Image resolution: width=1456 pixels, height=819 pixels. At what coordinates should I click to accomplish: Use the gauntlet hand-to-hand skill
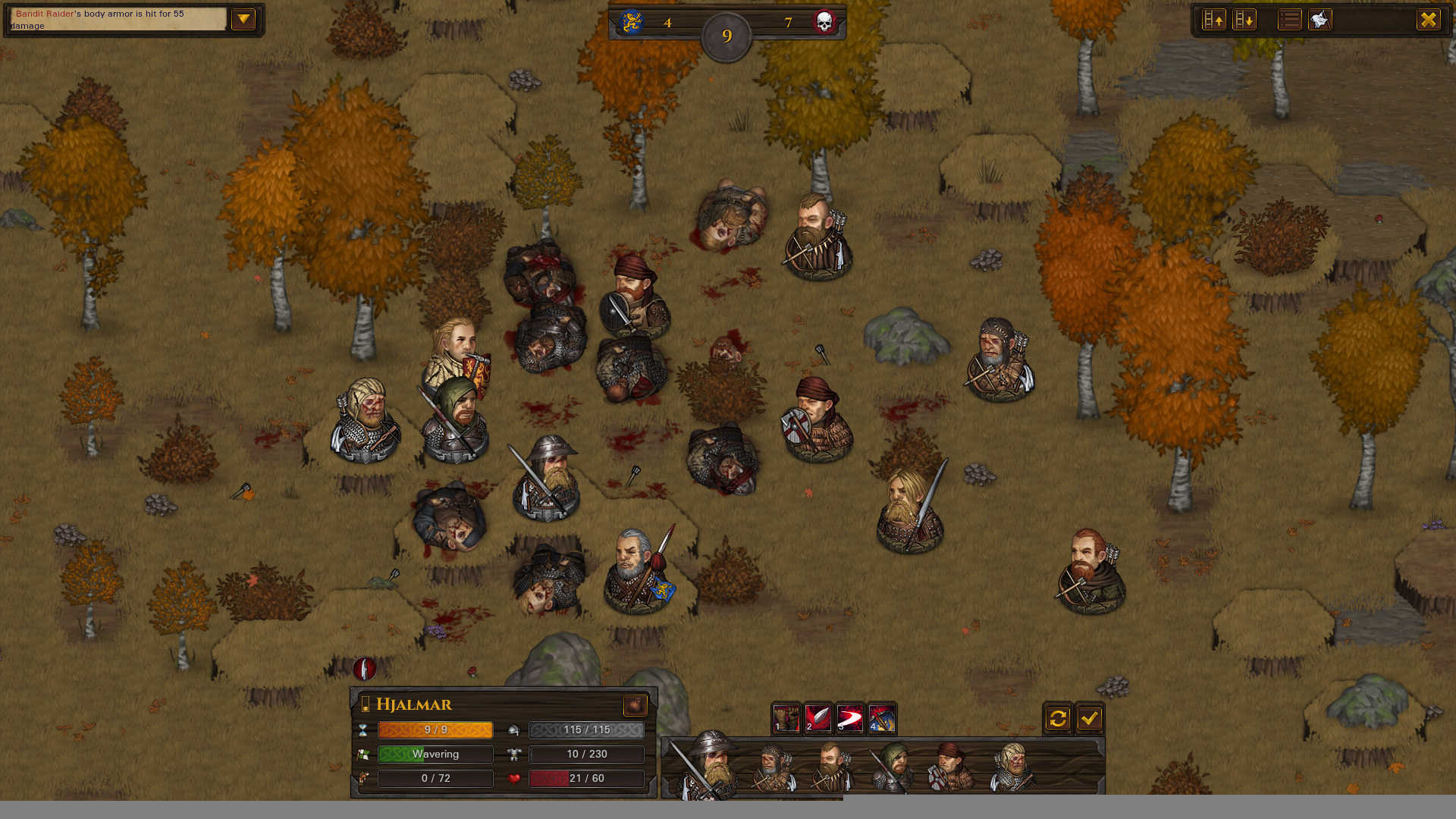click(786, 717)
